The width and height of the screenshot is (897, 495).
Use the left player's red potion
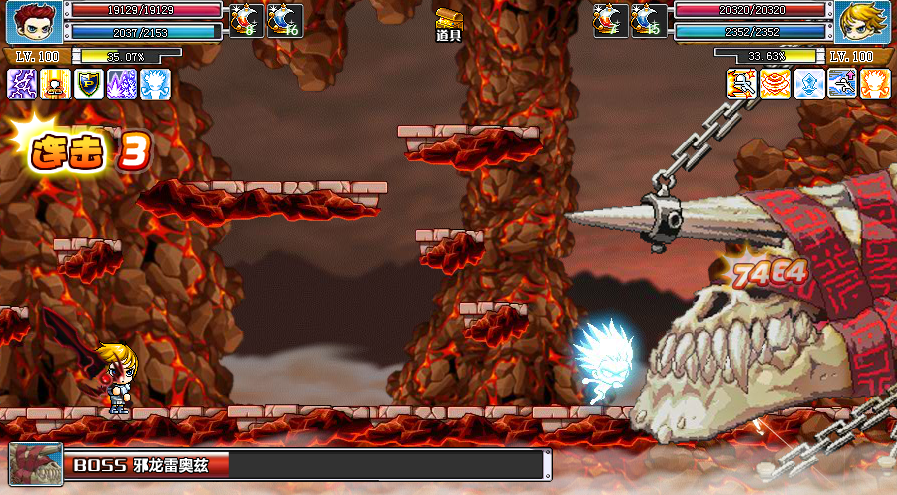(x=244, y=20)
